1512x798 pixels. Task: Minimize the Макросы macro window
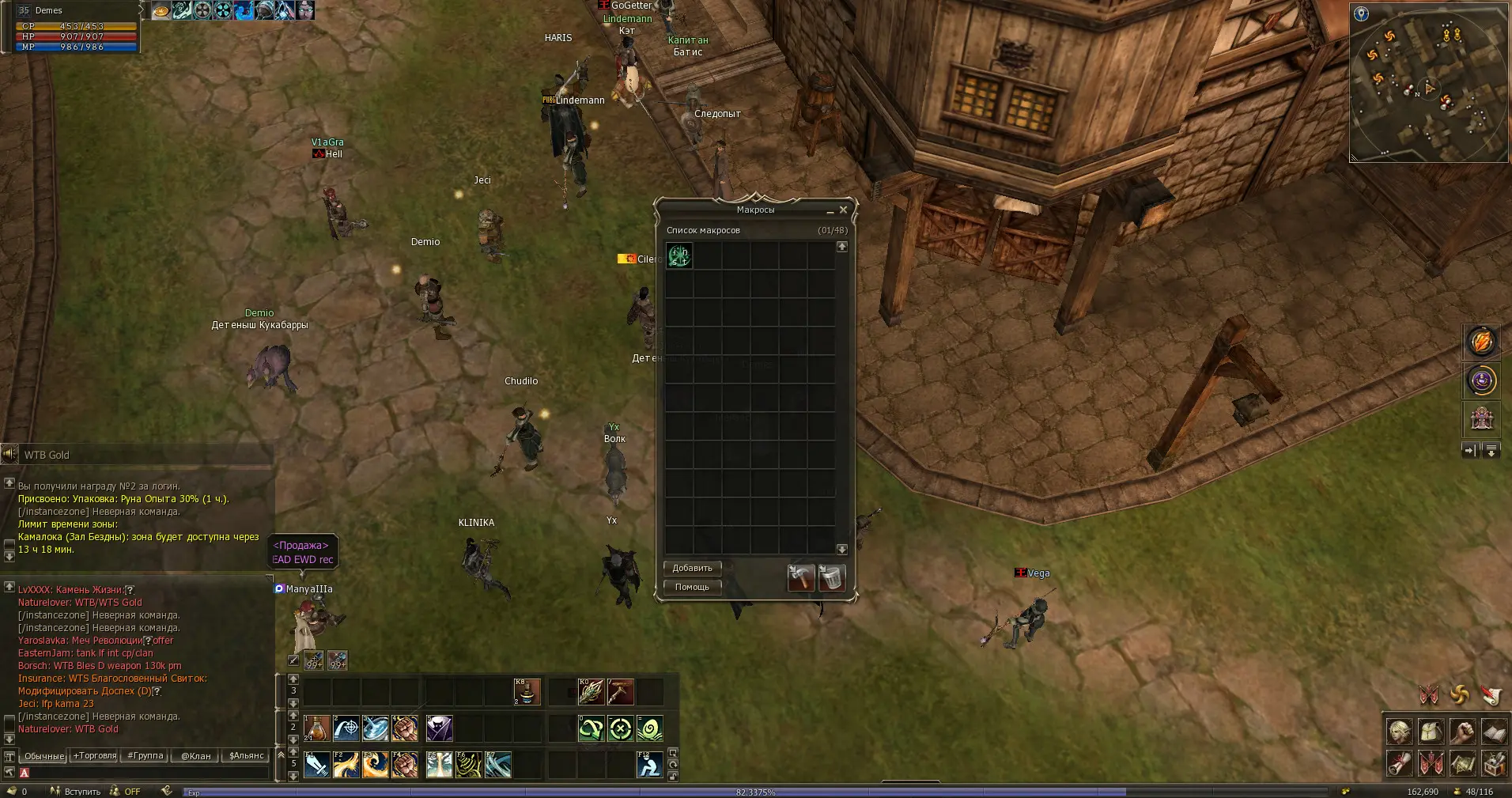pyautogui.click(x=830, y=210)
